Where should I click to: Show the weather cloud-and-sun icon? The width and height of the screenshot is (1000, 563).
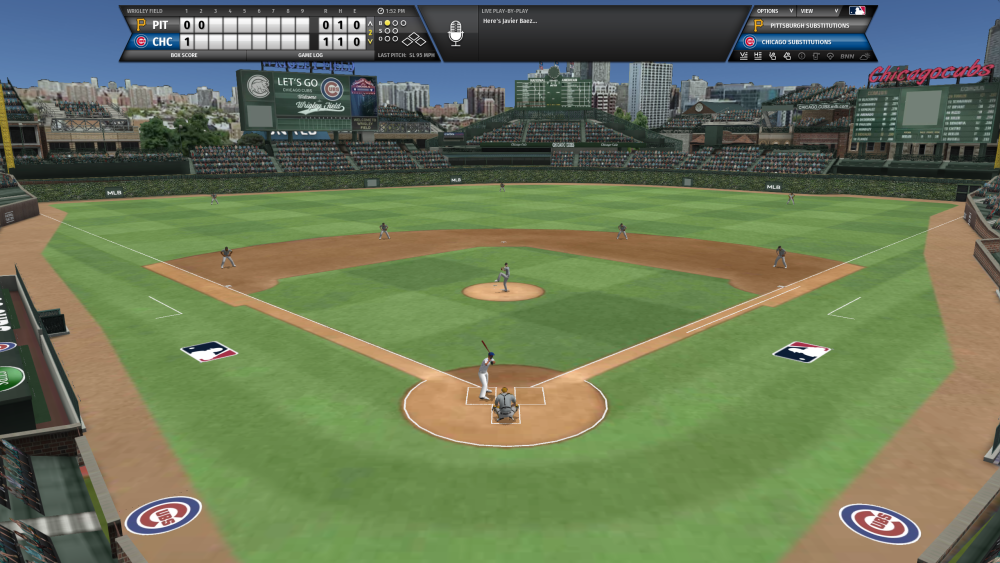tap(864, 56)
